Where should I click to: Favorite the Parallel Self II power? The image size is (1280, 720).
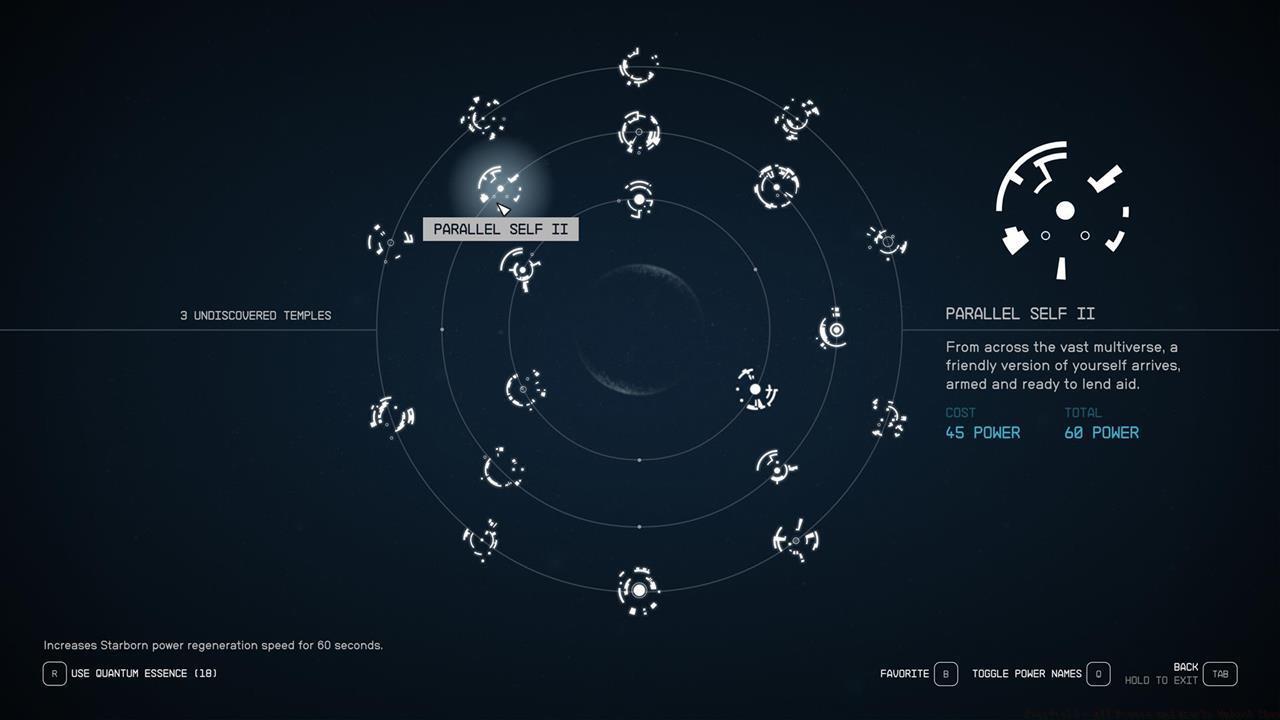pos(945,673)
